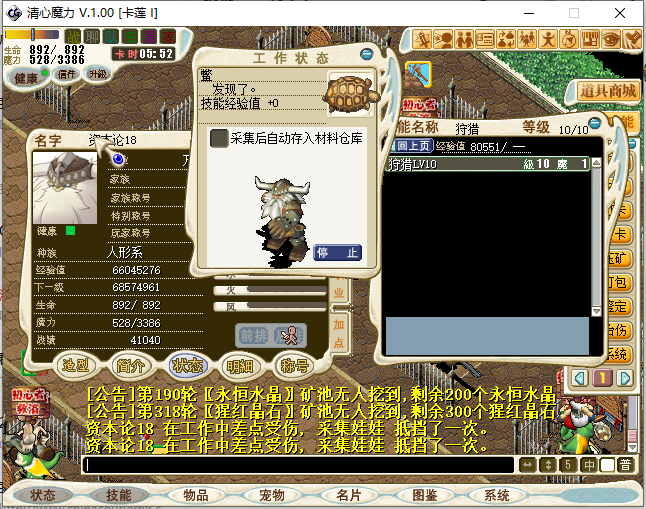Image resolution: width=646 pixels, height=509 pixels.
Task: Open the 物品 items tab
Action: [196, 495]
